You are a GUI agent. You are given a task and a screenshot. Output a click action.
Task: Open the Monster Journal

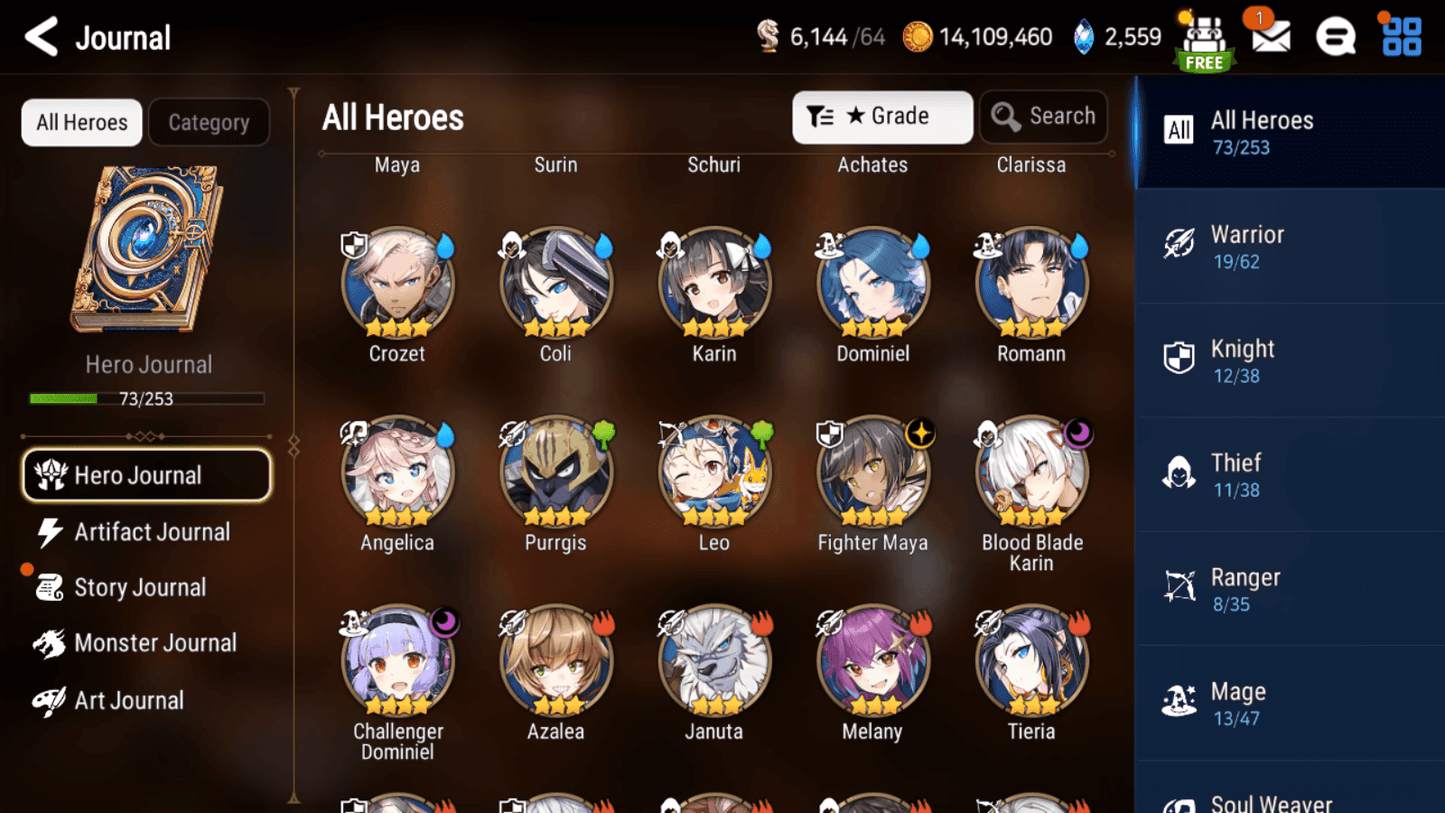click(155, 643)
